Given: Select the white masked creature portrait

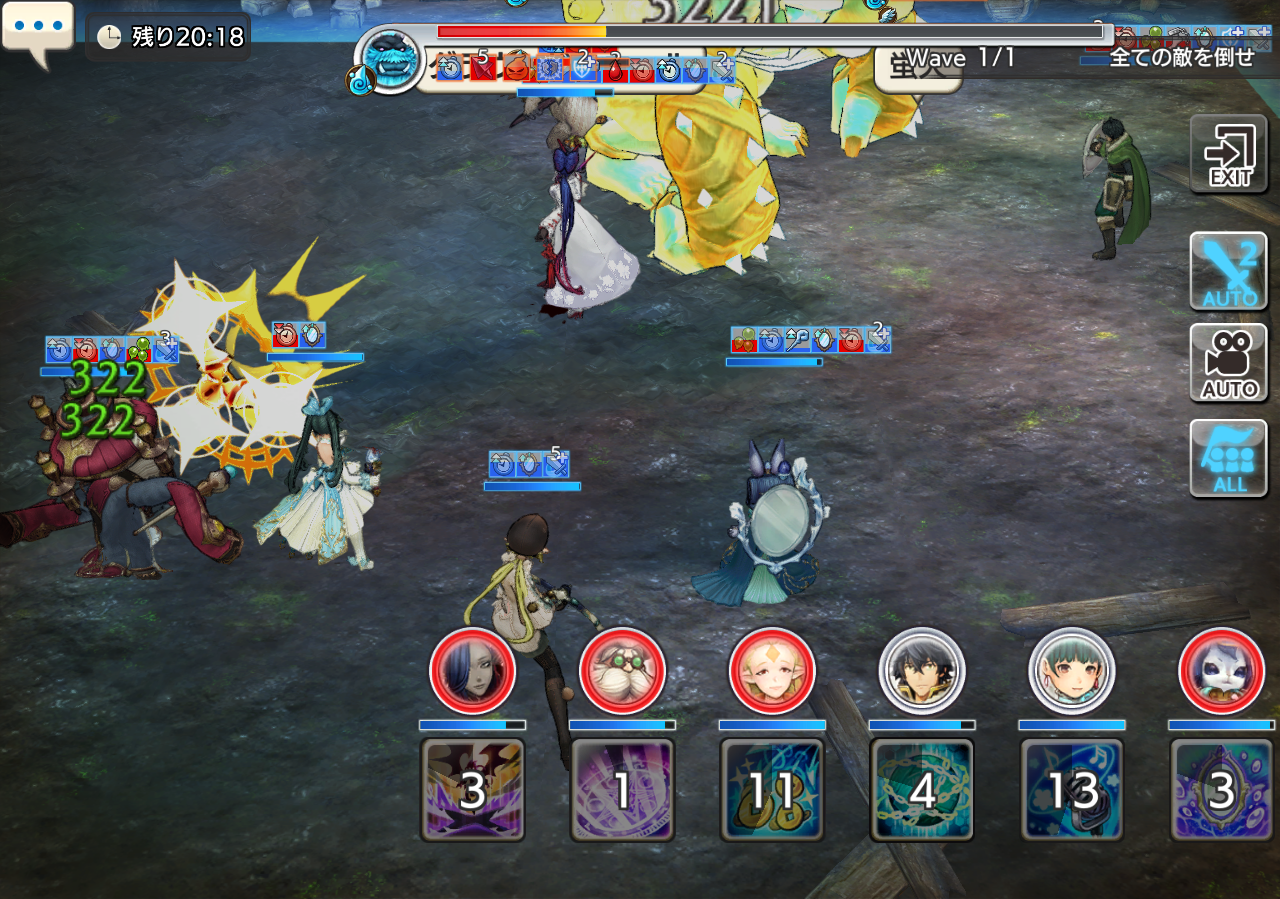Looking at the screenshot, I should (x=1222, y=671).
